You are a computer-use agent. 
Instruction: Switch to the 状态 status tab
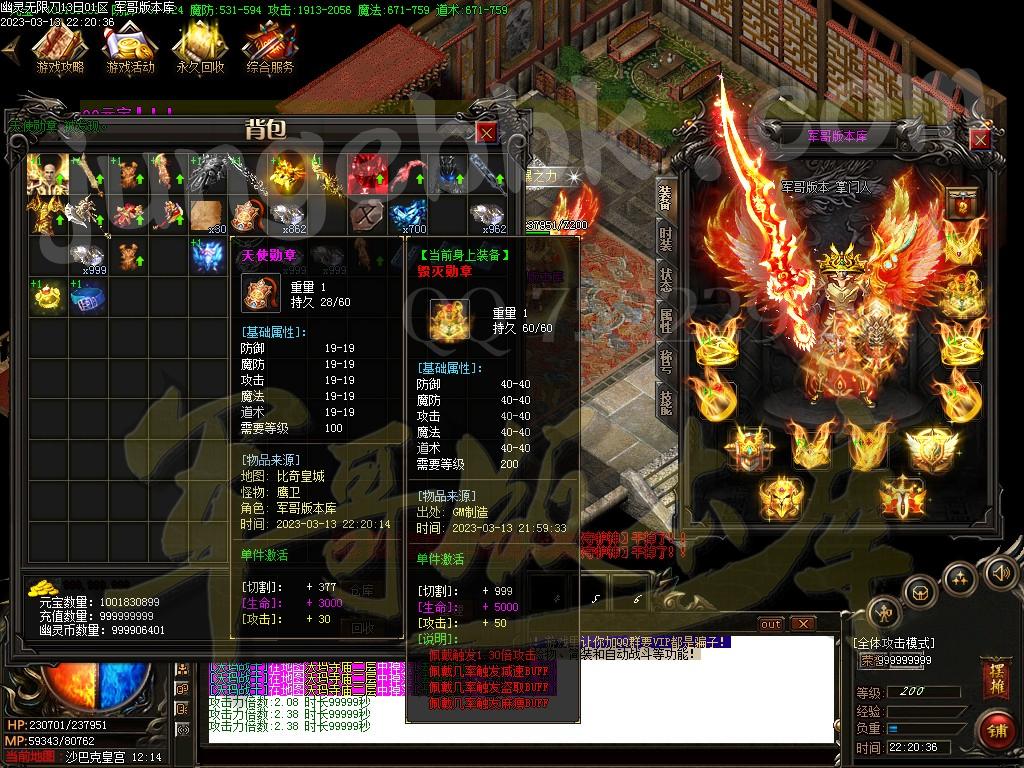(666, 279)
